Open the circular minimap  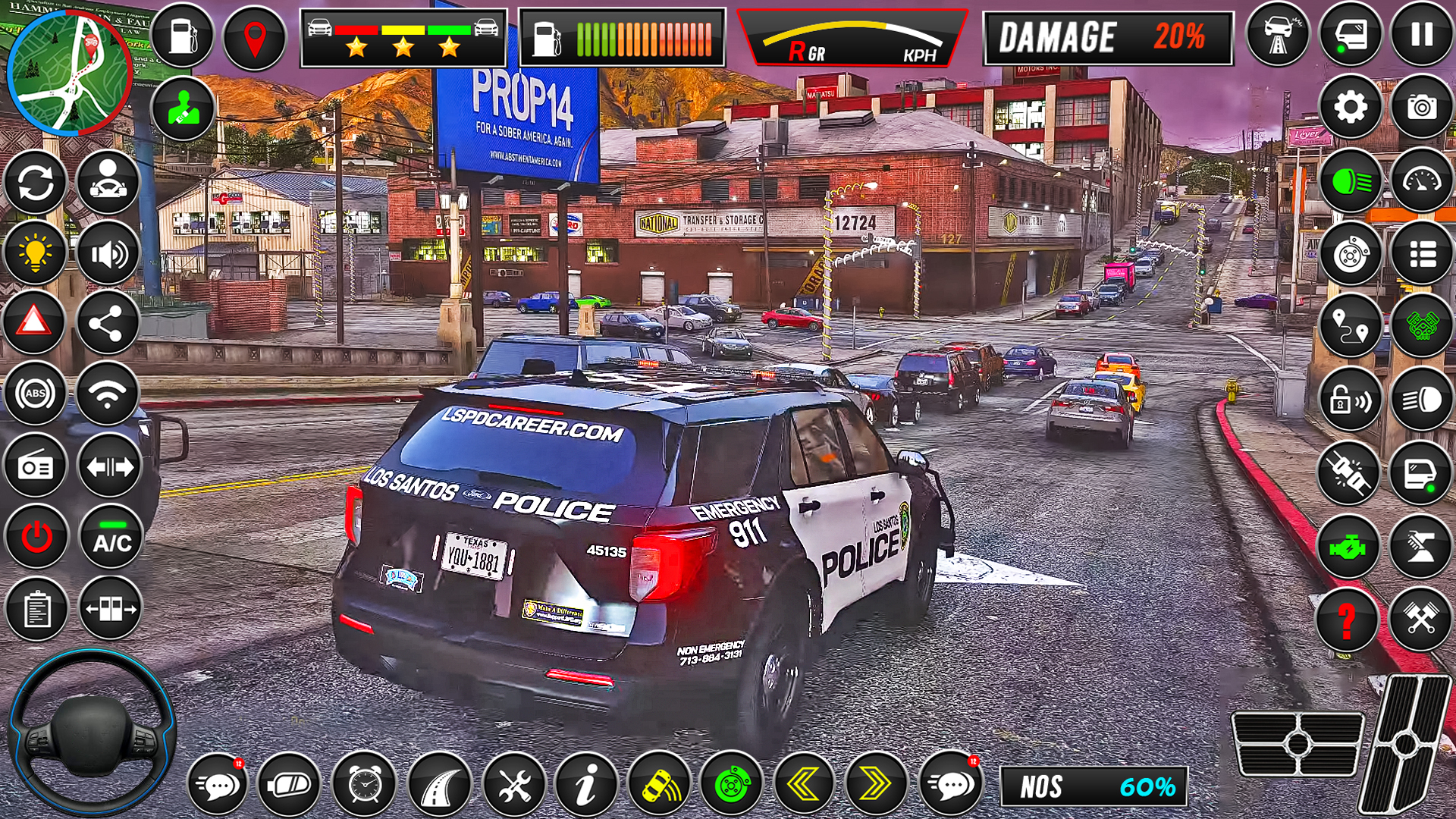pos(70,73)
